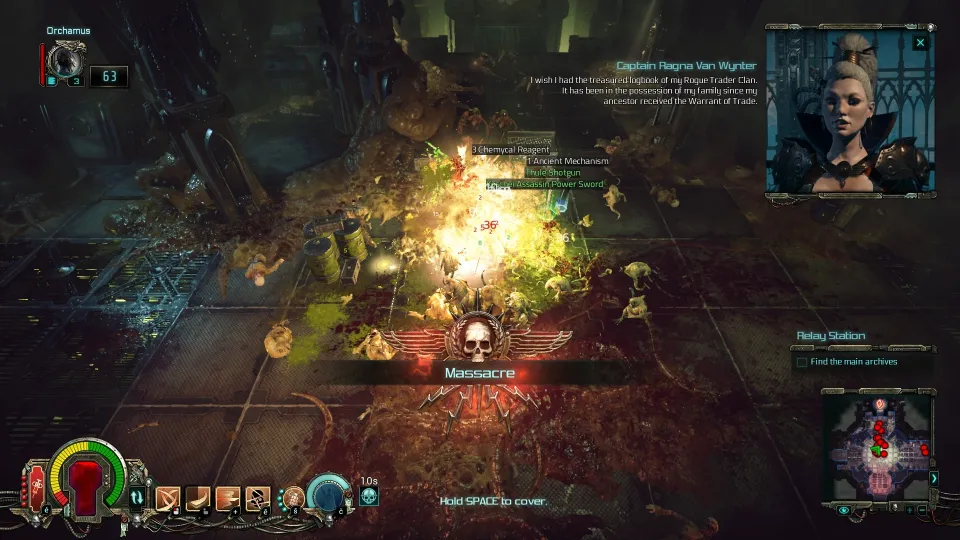Close Captain Ragna Van Wynter's dialogue portrait
This screenshot has height=540, width=960.
(920, 43)
